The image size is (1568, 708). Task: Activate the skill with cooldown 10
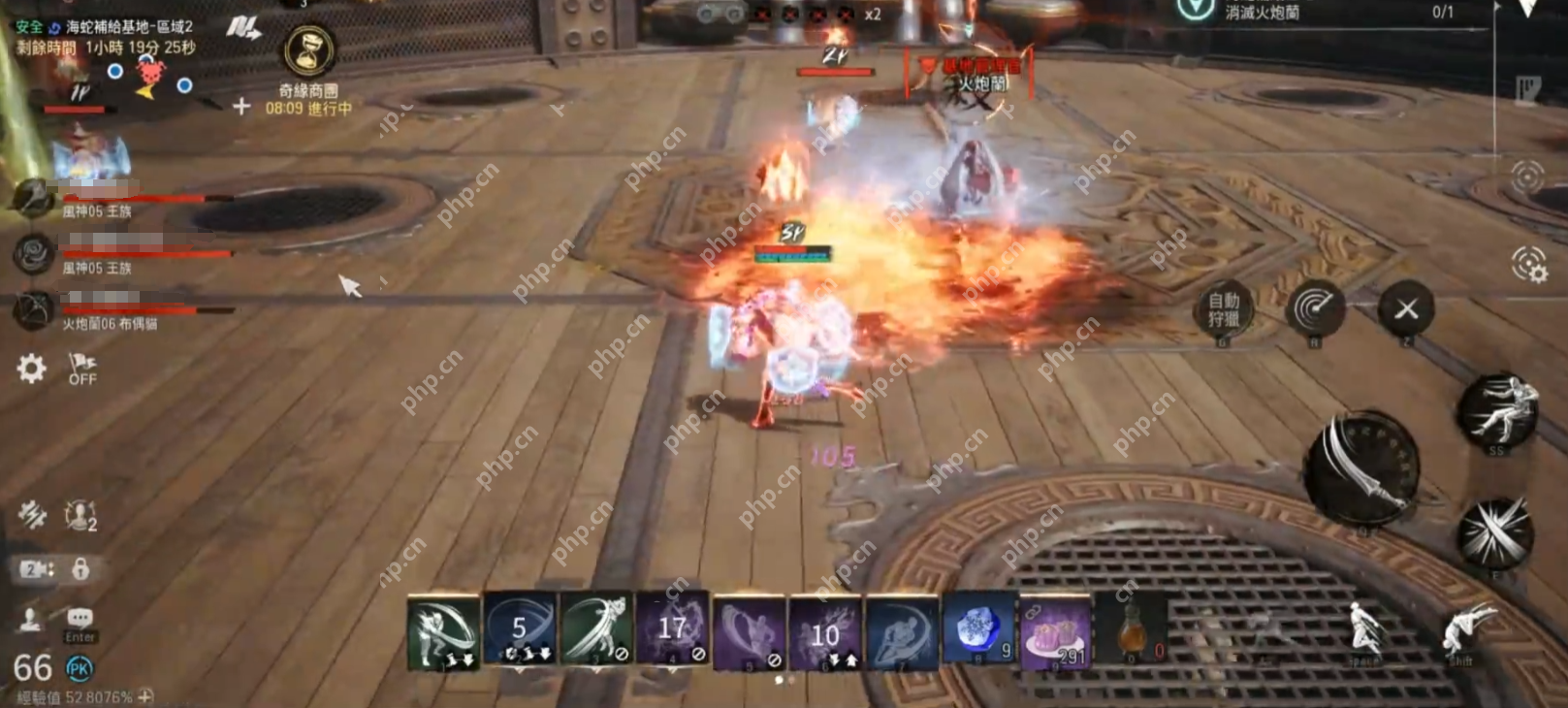tap(825, 632)
